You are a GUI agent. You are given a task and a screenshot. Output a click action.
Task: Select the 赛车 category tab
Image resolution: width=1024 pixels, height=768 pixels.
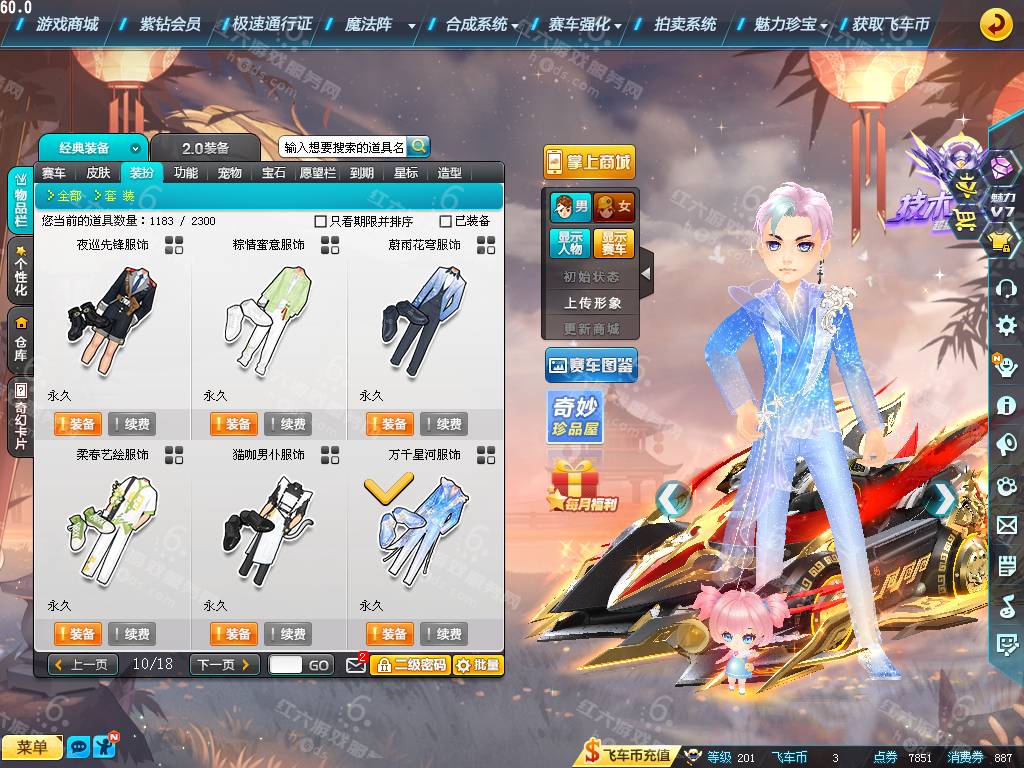click(54, 173)
